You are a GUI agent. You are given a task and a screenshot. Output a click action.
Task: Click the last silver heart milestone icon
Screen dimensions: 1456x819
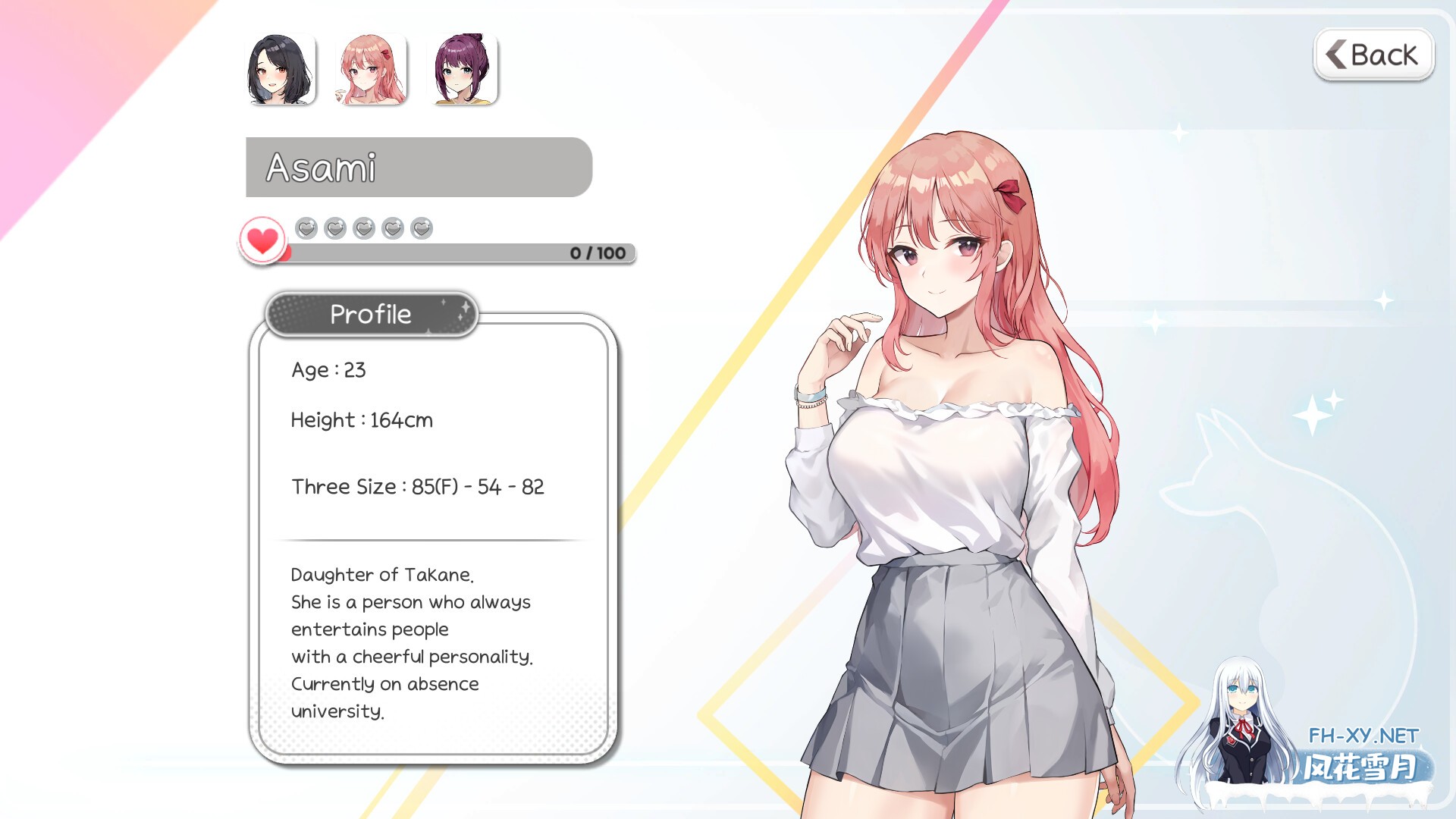click(x=419, y=227)
